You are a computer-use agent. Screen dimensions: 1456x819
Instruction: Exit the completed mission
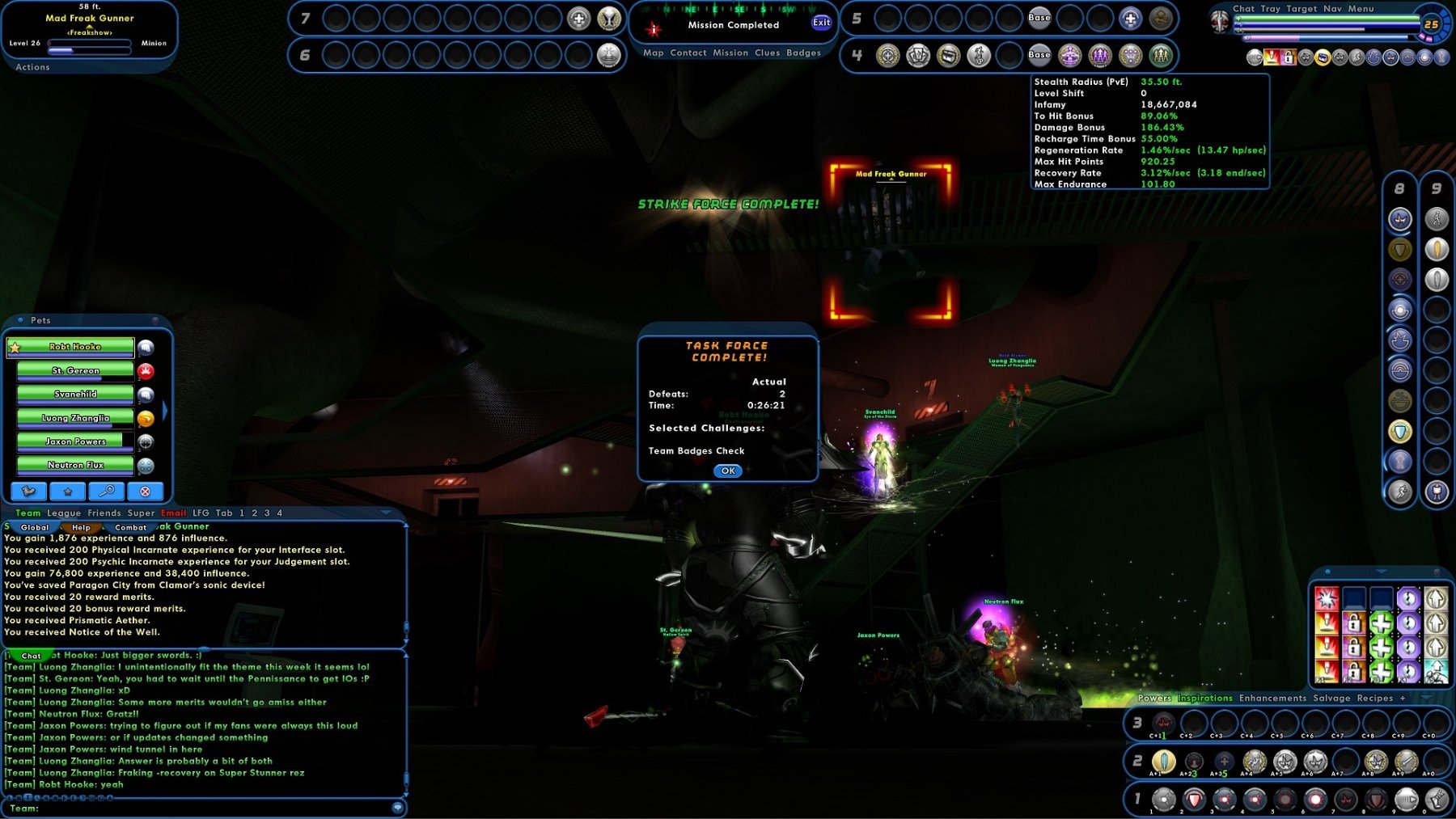[x=821, y=23]
